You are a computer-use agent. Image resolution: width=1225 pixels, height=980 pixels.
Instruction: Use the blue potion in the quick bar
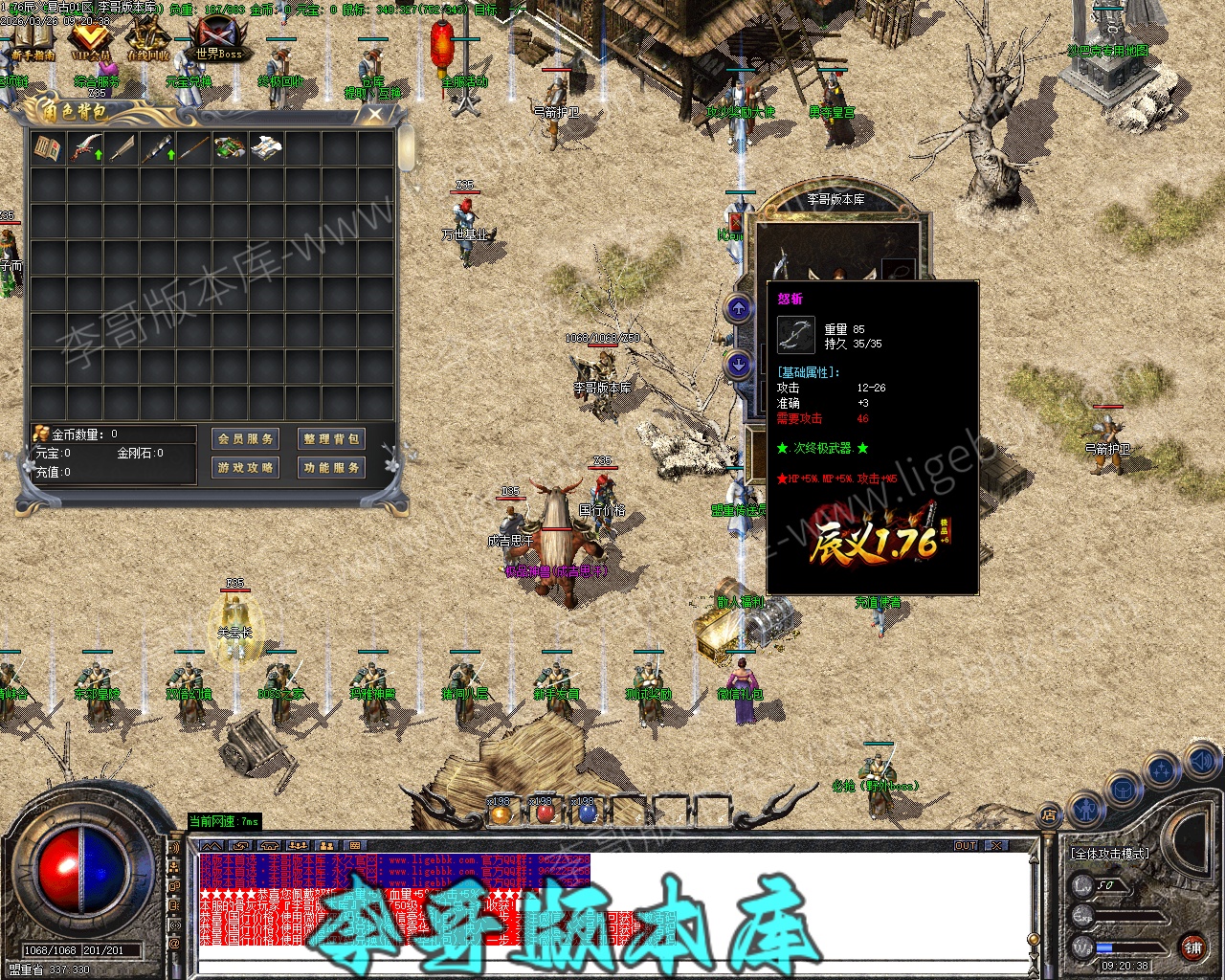pyautogui.click(x=588, y=813)
